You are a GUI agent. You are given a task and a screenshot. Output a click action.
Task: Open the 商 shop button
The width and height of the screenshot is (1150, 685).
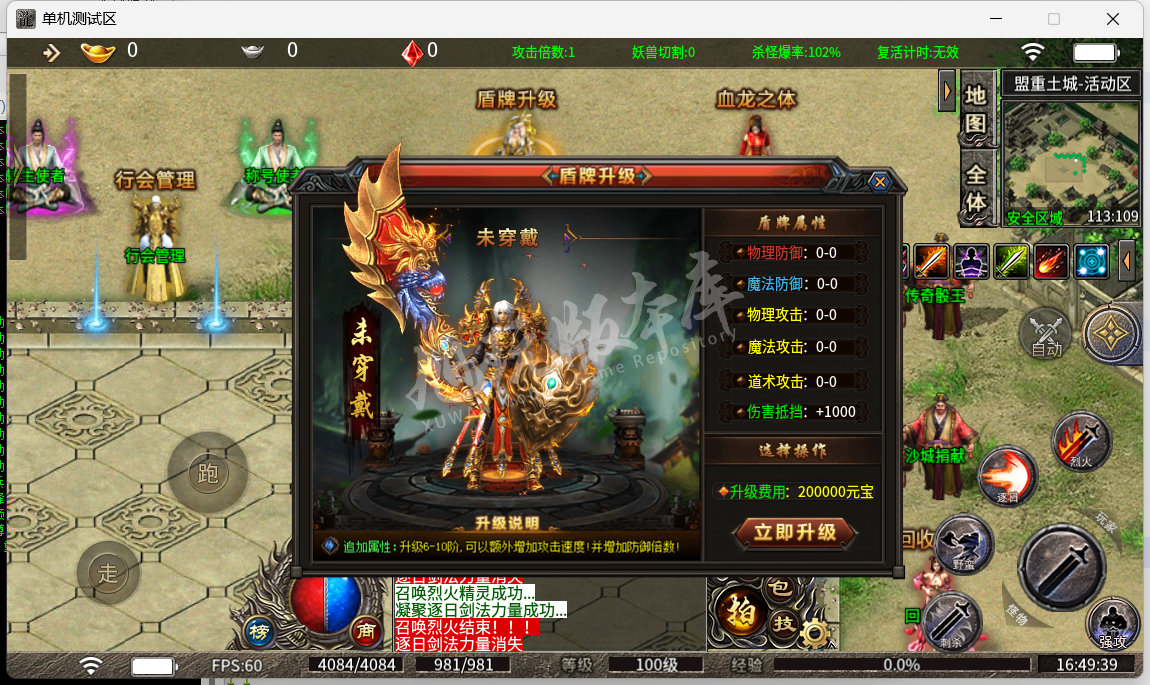coord(366,631)
